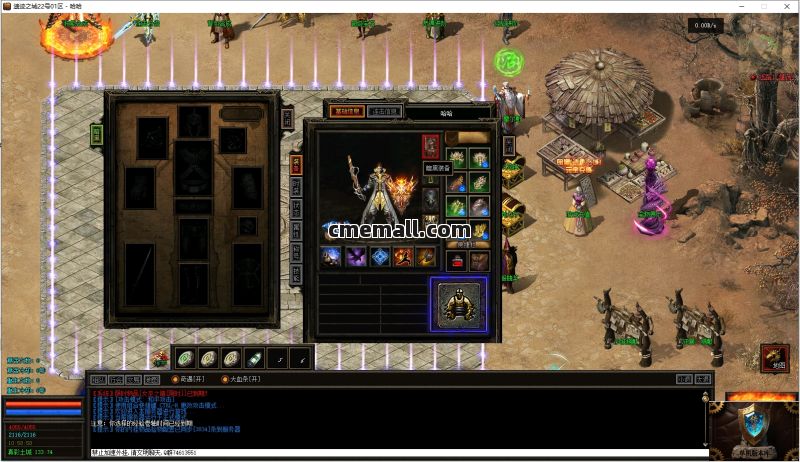Use the white potion bottle hotbar slot
The image size is (800, 462).
(255, 358)
